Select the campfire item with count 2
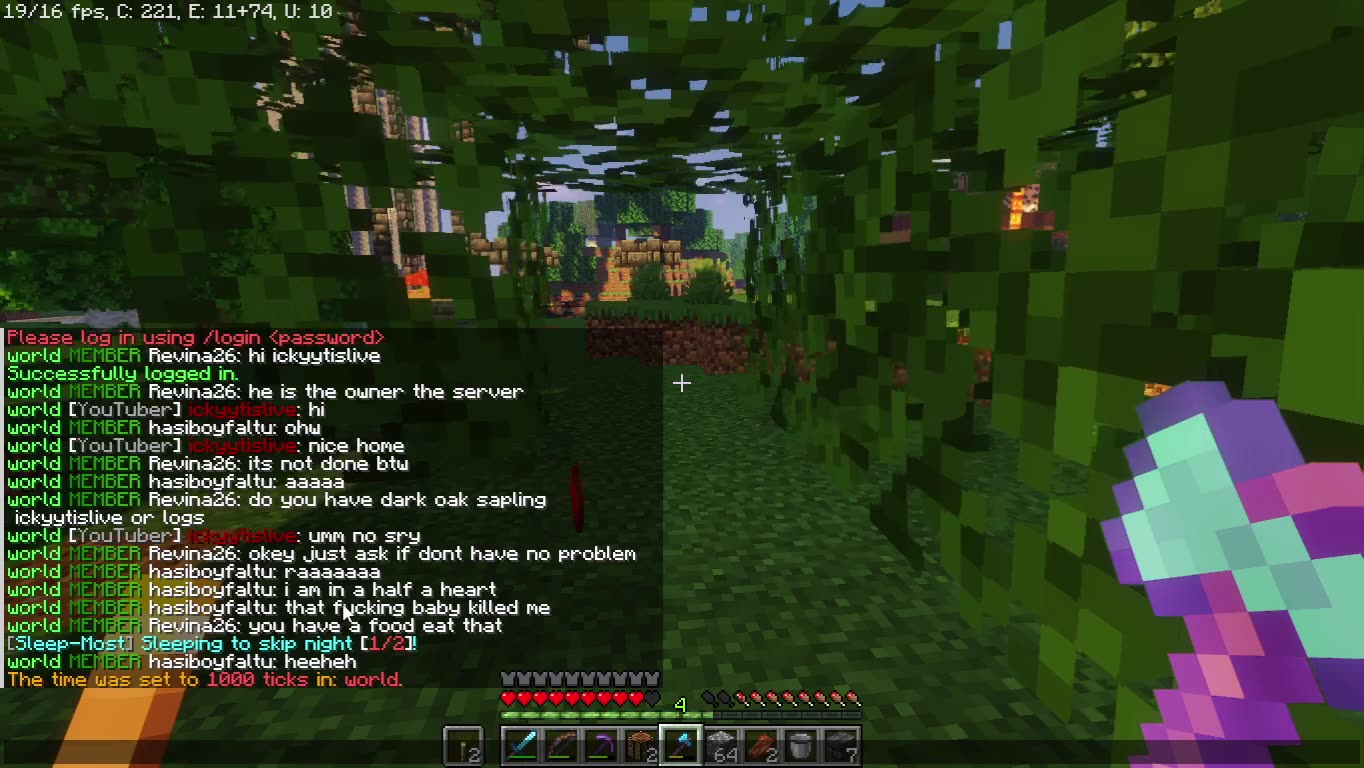 641,744
